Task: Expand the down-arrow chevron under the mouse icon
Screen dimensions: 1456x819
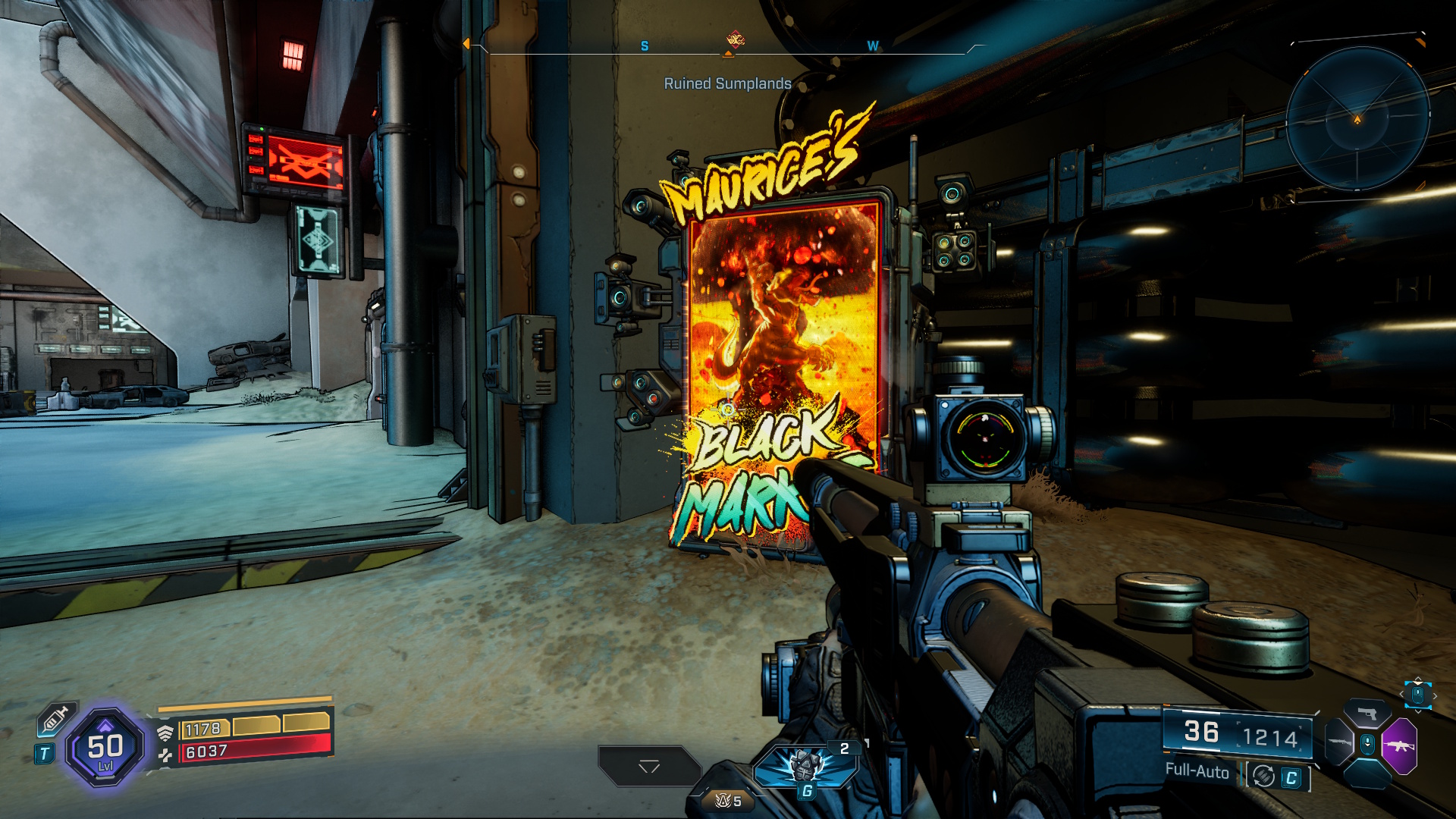Action: pyautogui.click(x=1418, y=711)
